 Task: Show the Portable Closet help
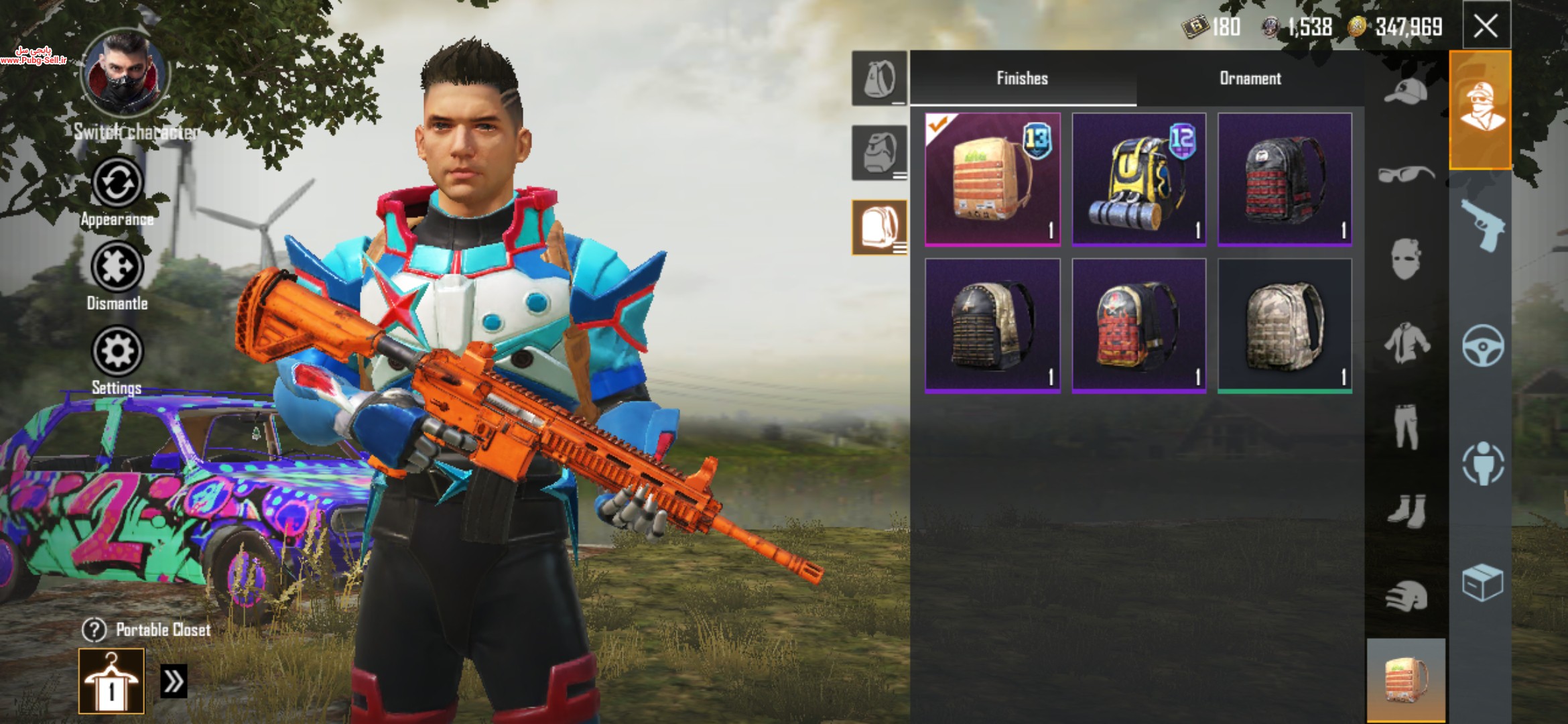(94, 629)
